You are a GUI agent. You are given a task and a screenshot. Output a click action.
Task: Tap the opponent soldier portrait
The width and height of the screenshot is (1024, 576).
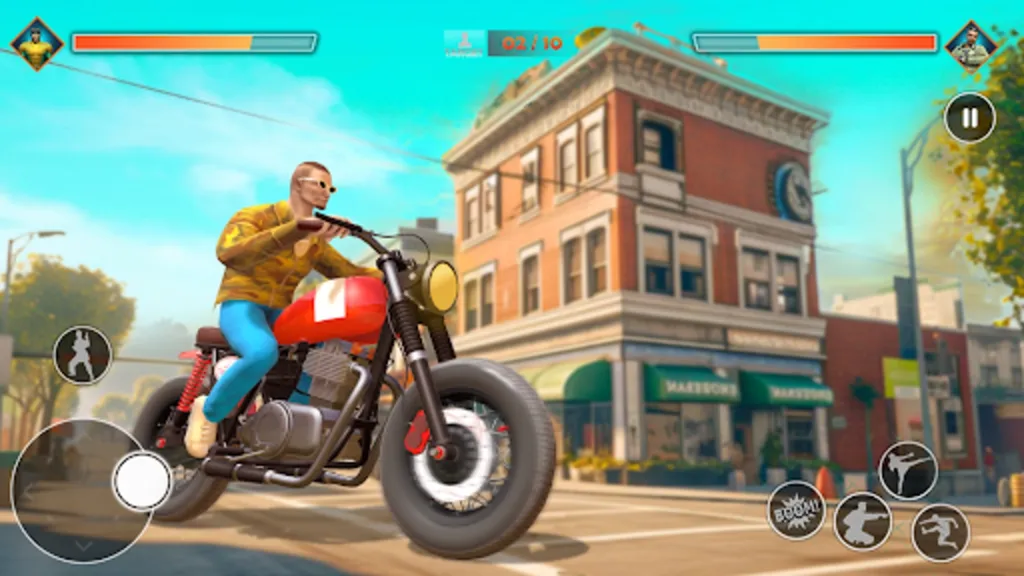tap(971, 44)
